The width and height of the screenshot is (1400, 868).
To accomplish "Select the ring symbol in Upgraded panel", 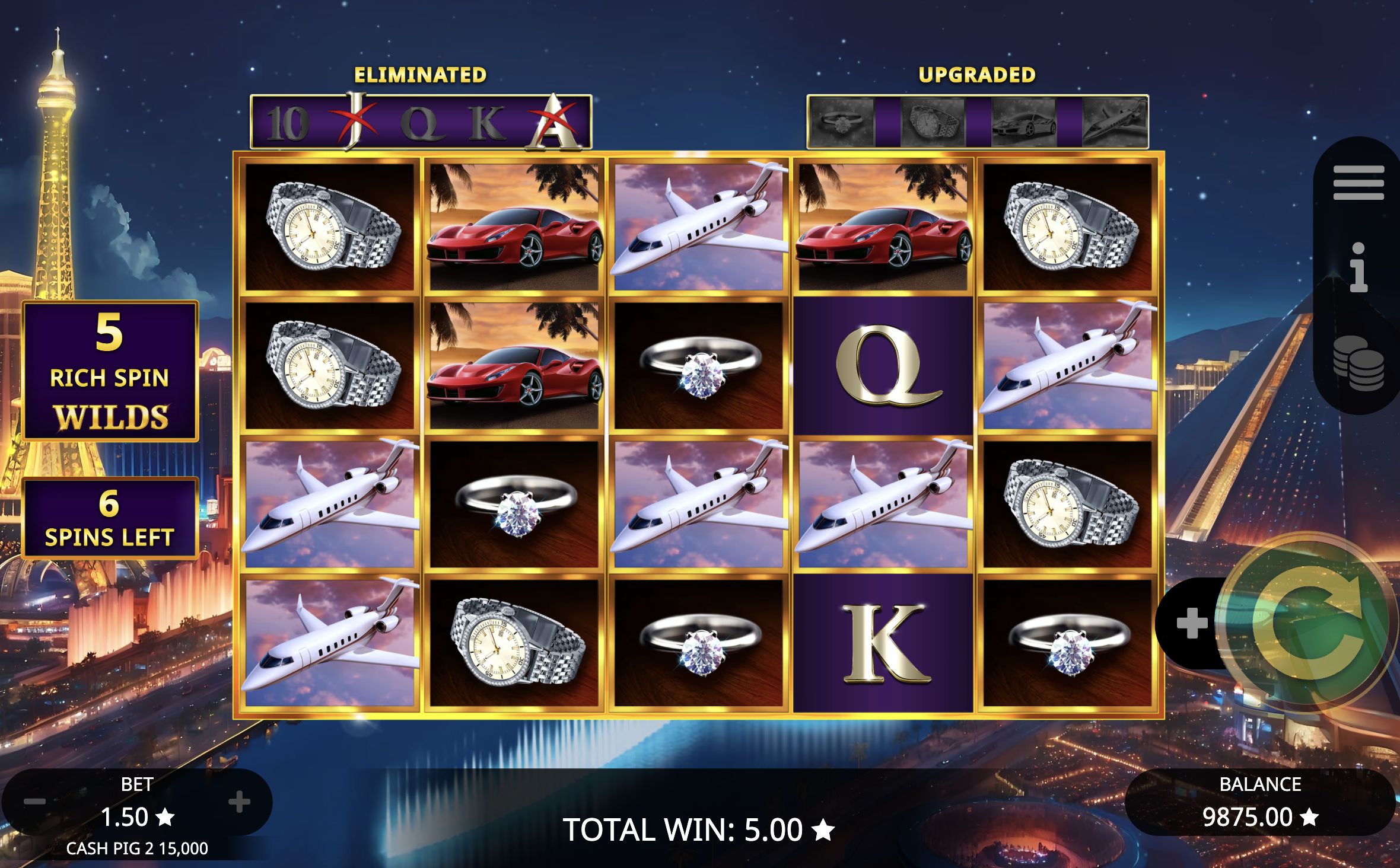I will (x=844, y=120).
